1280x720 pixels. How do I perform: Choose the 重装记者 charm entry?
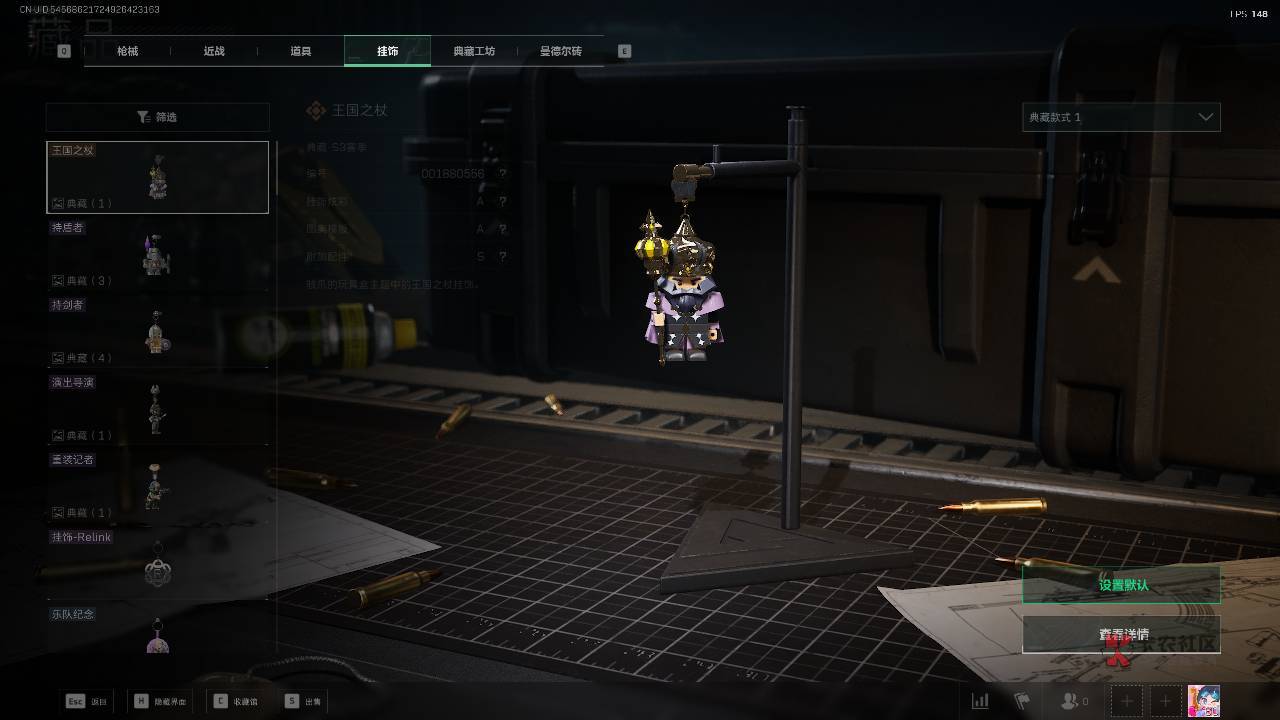point(157,486)
